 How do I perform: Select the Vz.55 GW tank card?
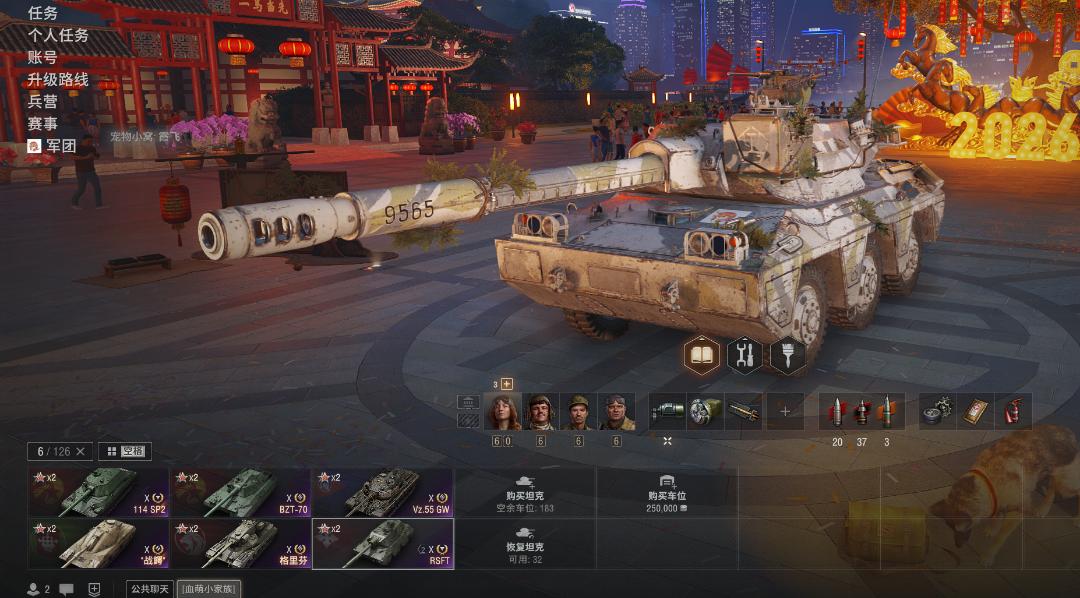[382, 492]
